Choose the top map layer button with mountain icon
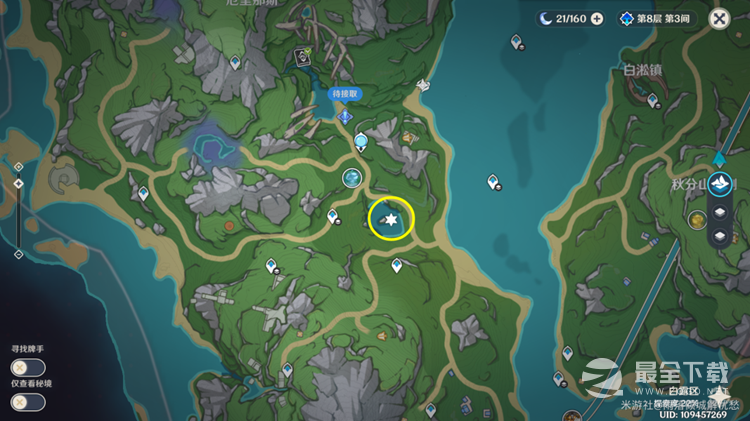750x421 pixels. tap(721, 183)
